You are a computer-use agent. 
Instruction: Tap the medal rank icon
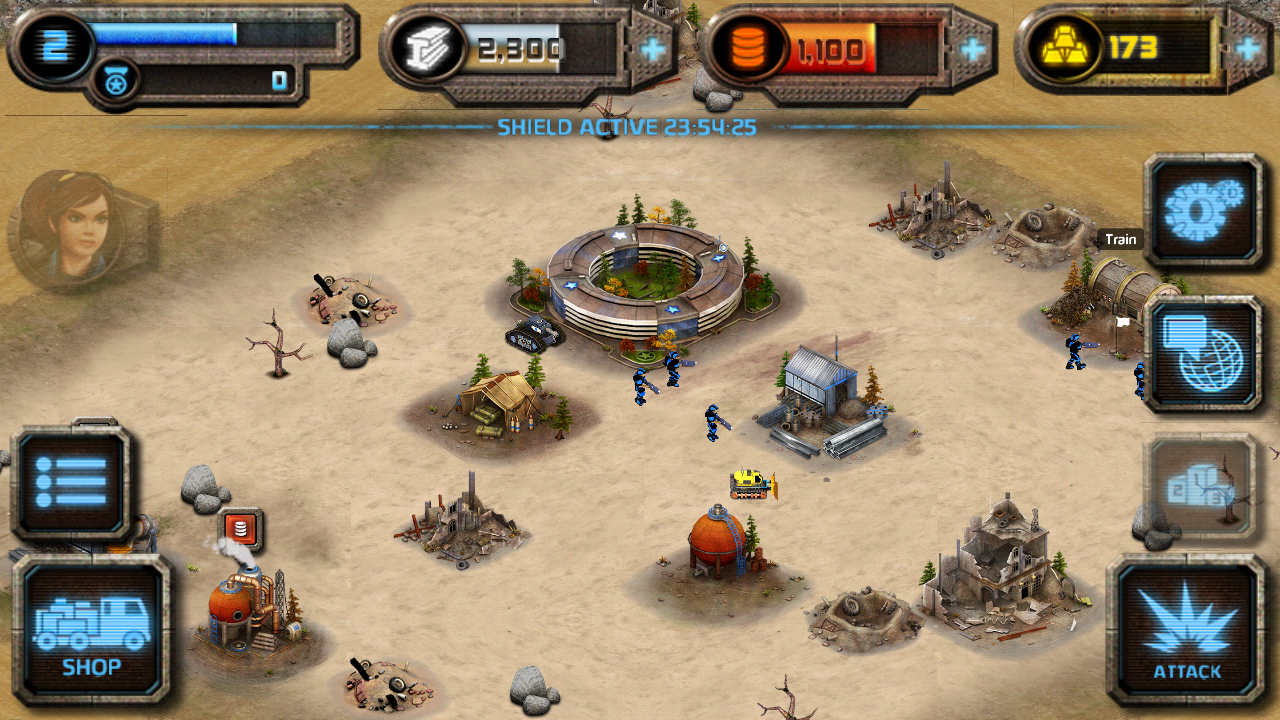tap(113, 81)
